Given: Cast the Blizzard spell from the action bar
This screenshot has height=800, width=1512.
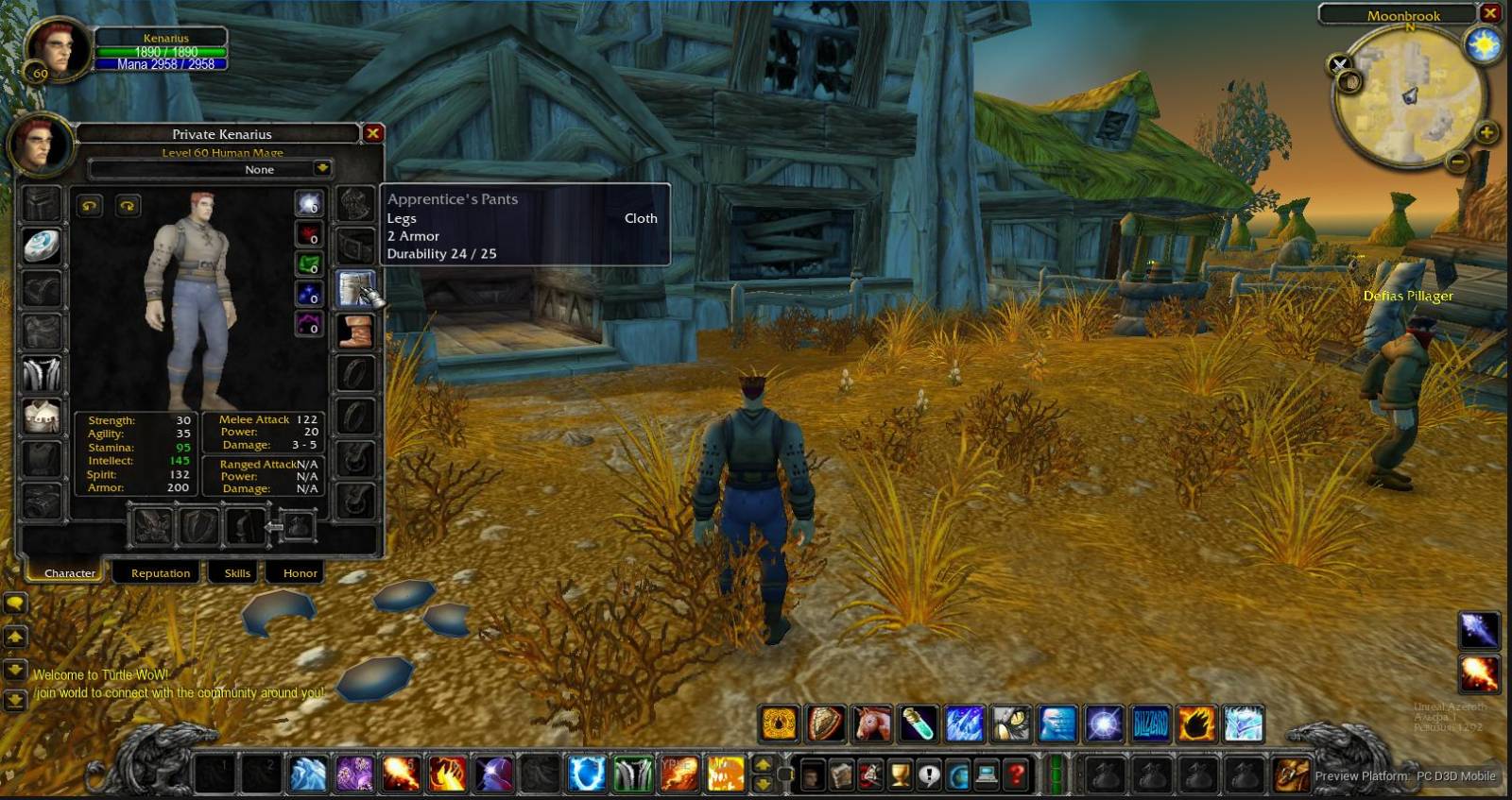Looking at the screenshot, I should click(x=1149, y=723).
